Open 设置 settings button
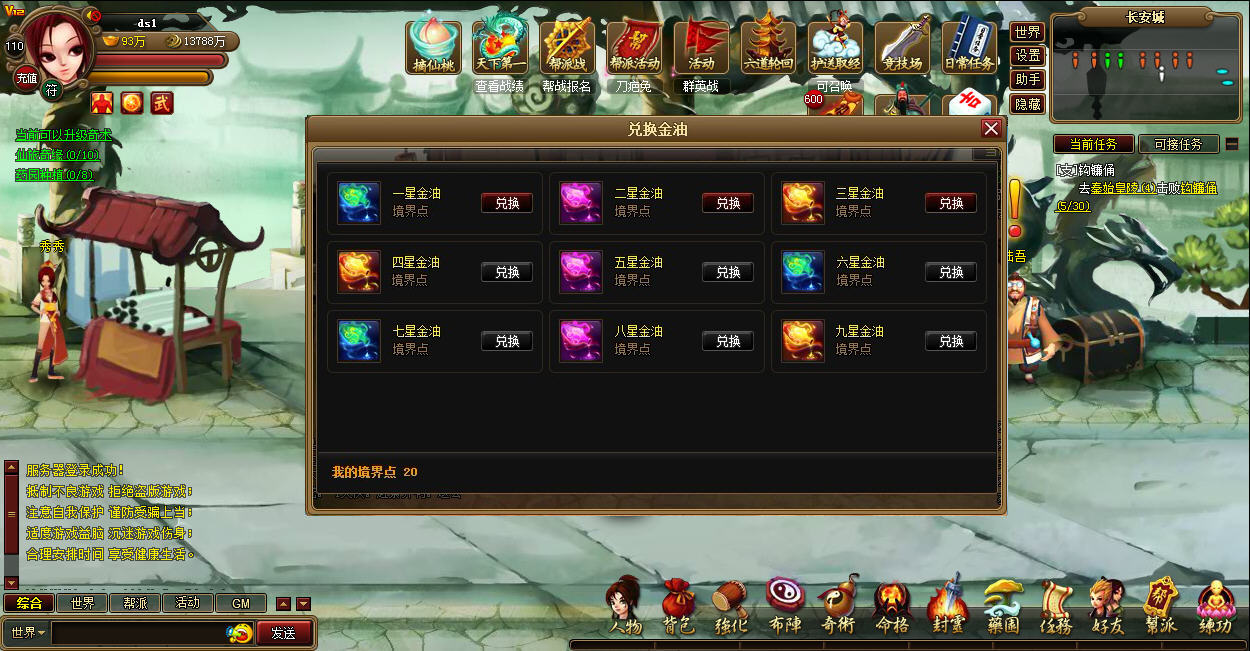 pyautogui.click(x=1027, y=56)
